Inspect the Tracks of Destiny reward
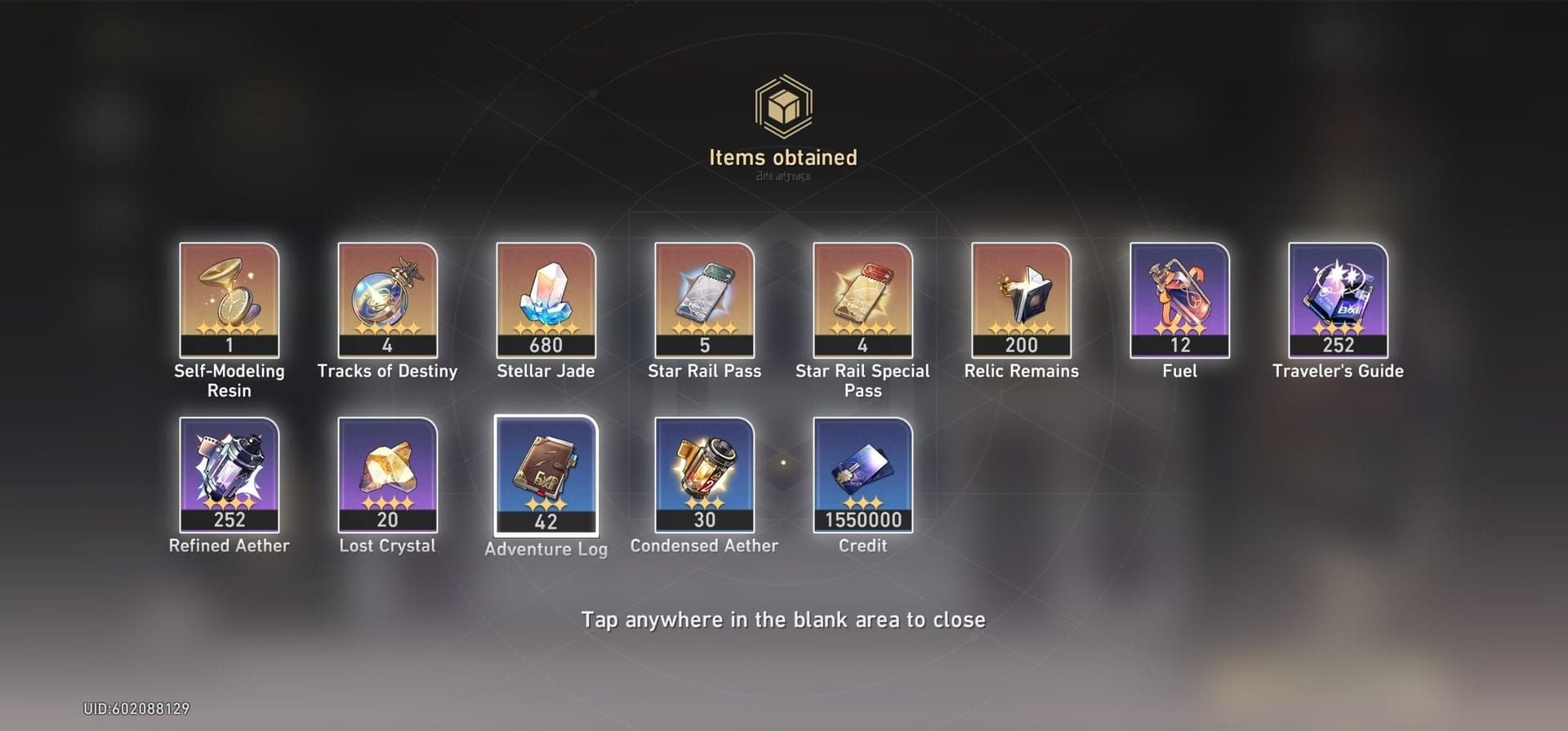Image resolution: width=1568 pixels, height=731 pixels. tap(388, 300)
